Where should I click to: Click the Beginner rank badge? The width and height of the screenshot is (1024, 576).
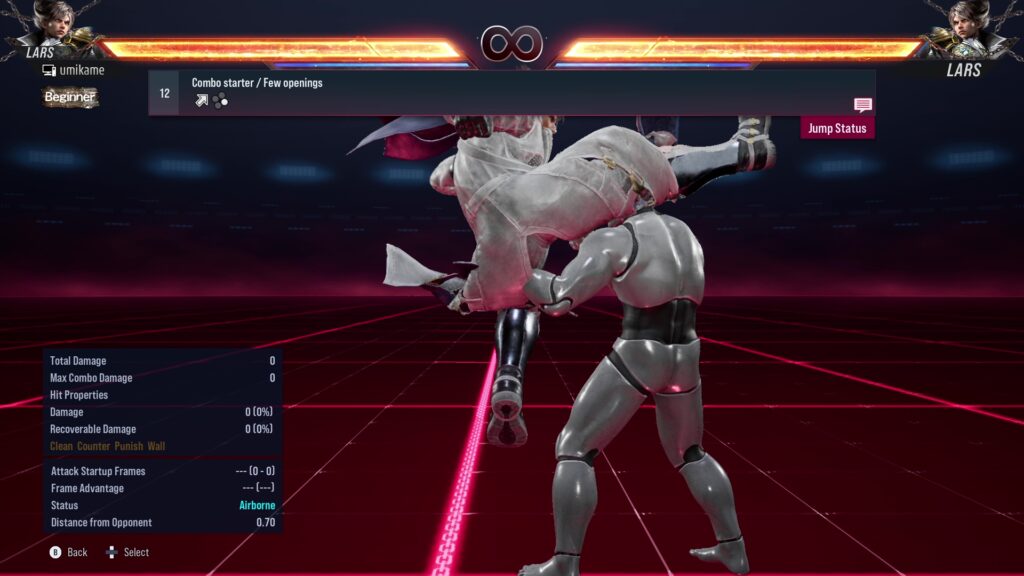click(x=70, y=97)
